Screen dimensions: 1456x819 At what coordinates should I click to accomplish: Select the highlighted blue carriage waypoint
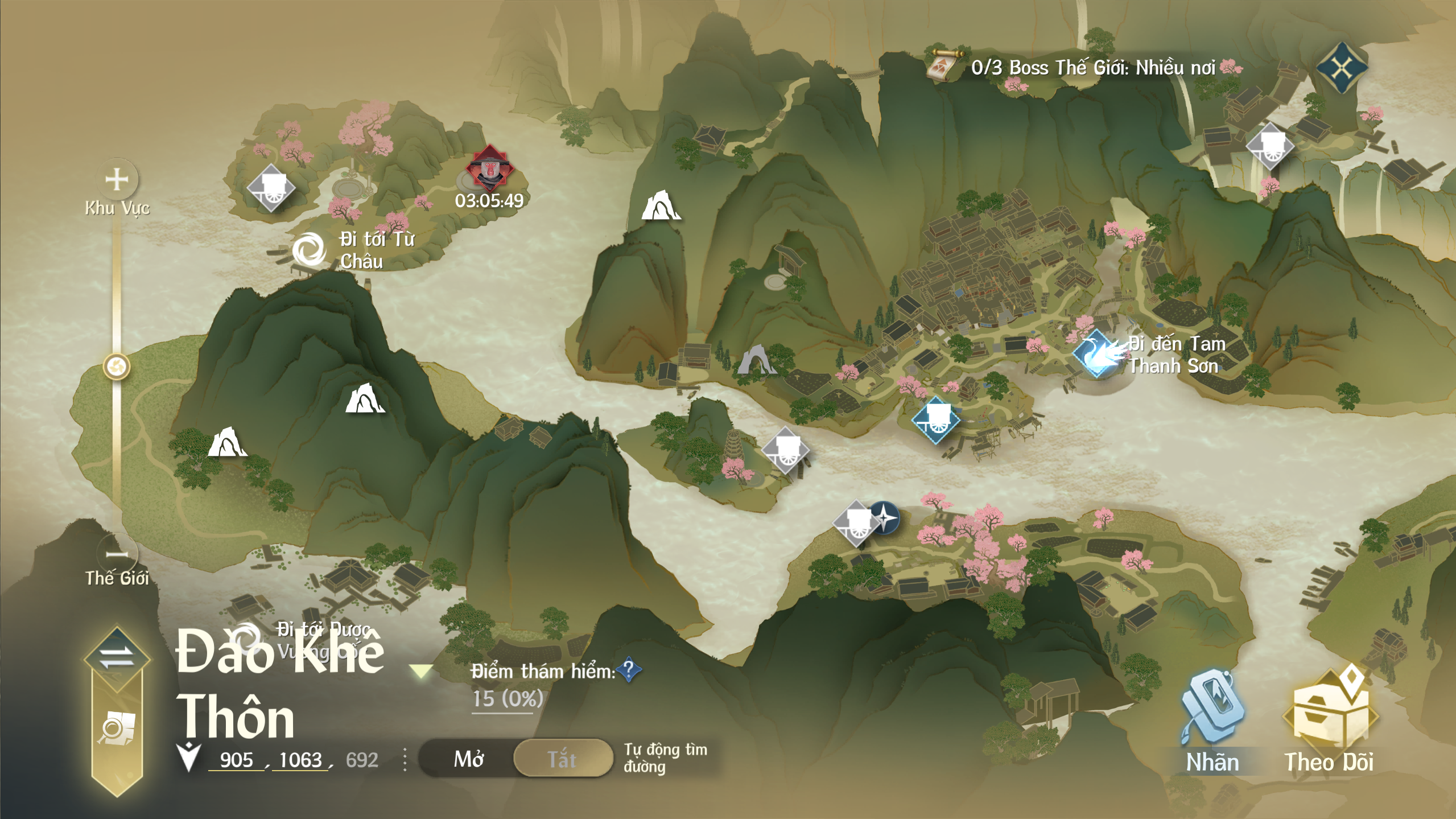(936, 421)
